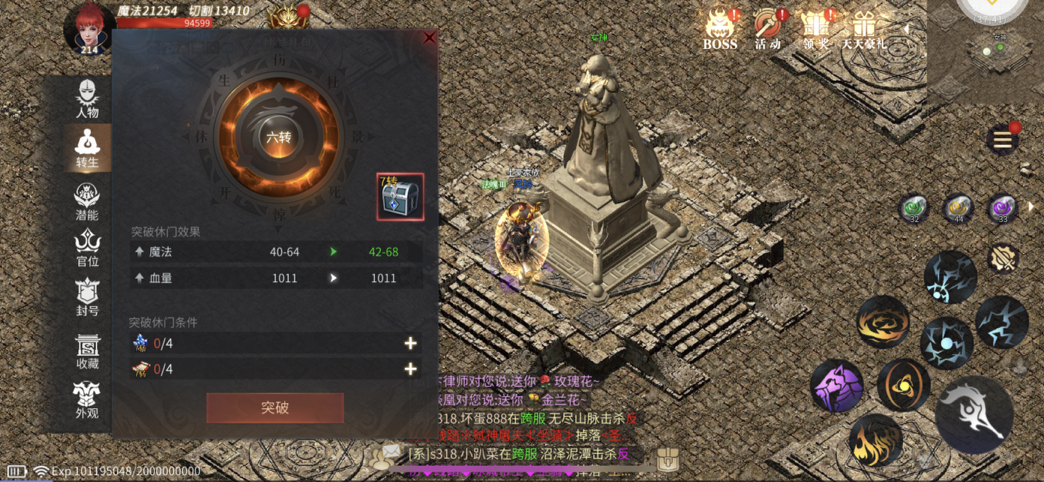The height and width of the screenshot is (482, 1044).
Task: Open the BOSS menu
Action: (719, 28)
